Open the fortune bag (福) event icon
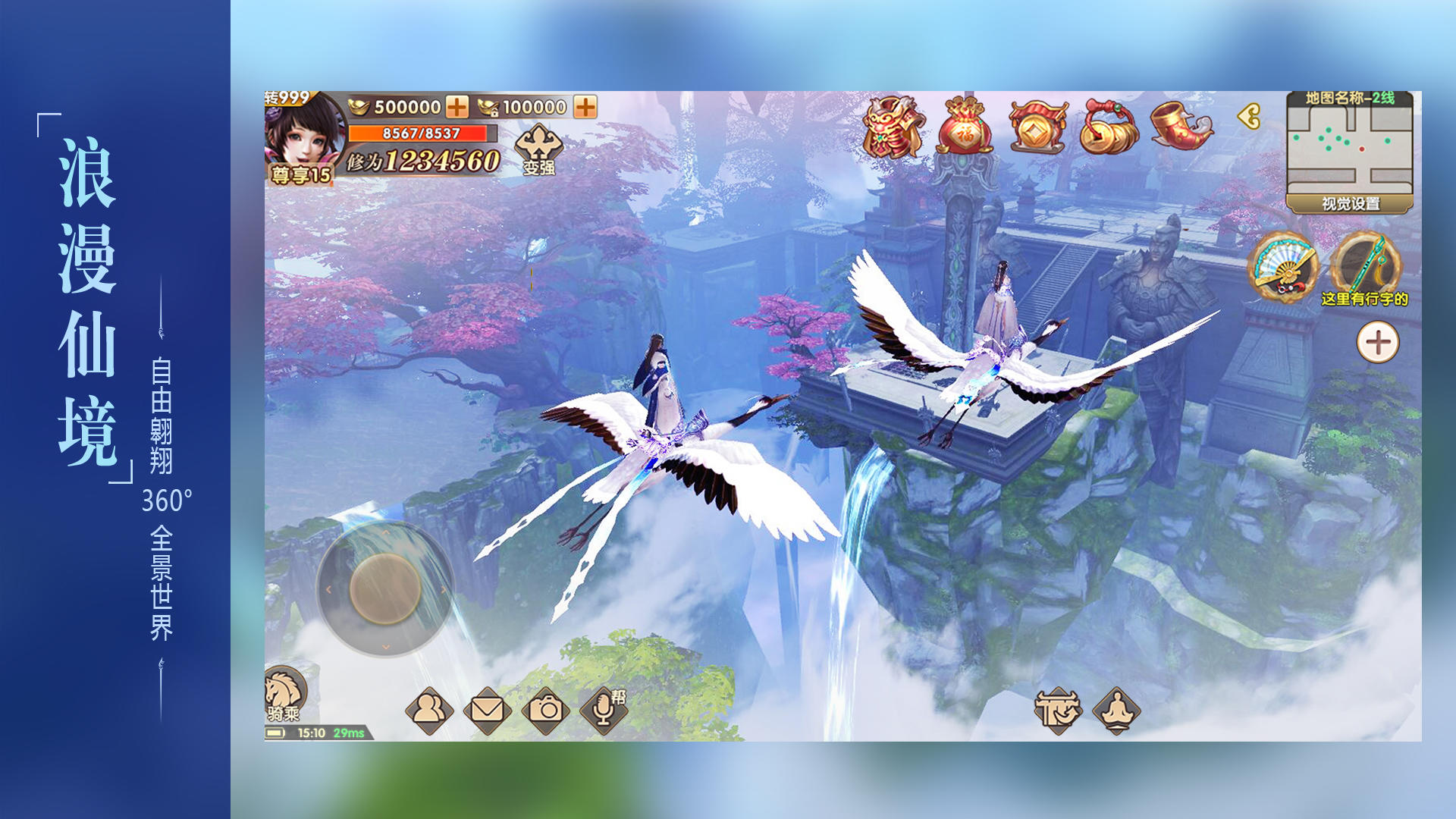The height and width of the screenshot is (819, 1456). point(964,127)
